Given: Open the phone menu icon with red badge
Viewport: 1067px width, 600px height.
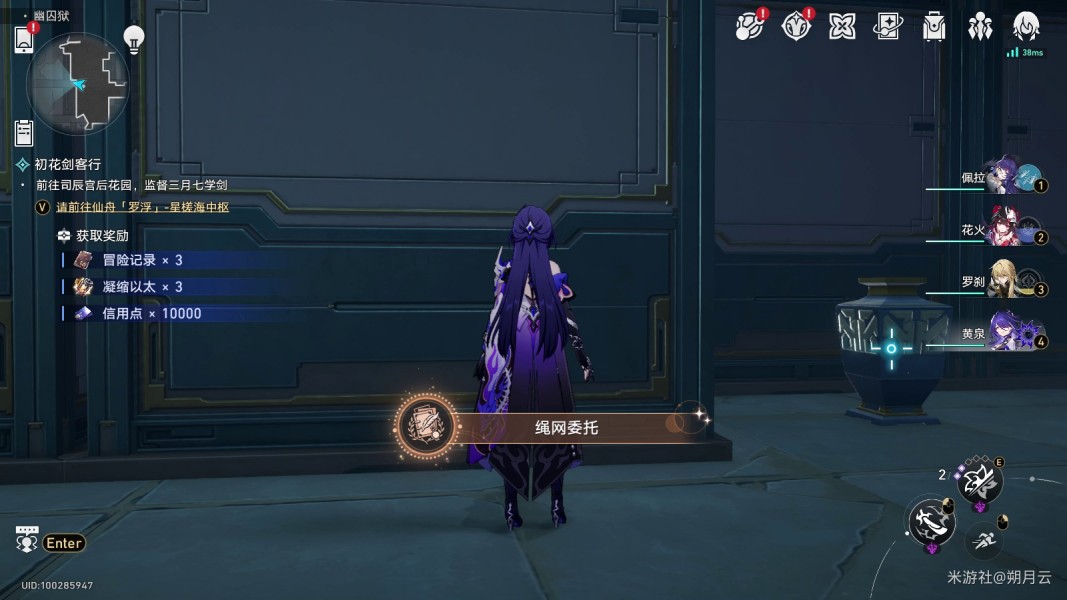Looking at the screenshot, I should pos(24,40).
